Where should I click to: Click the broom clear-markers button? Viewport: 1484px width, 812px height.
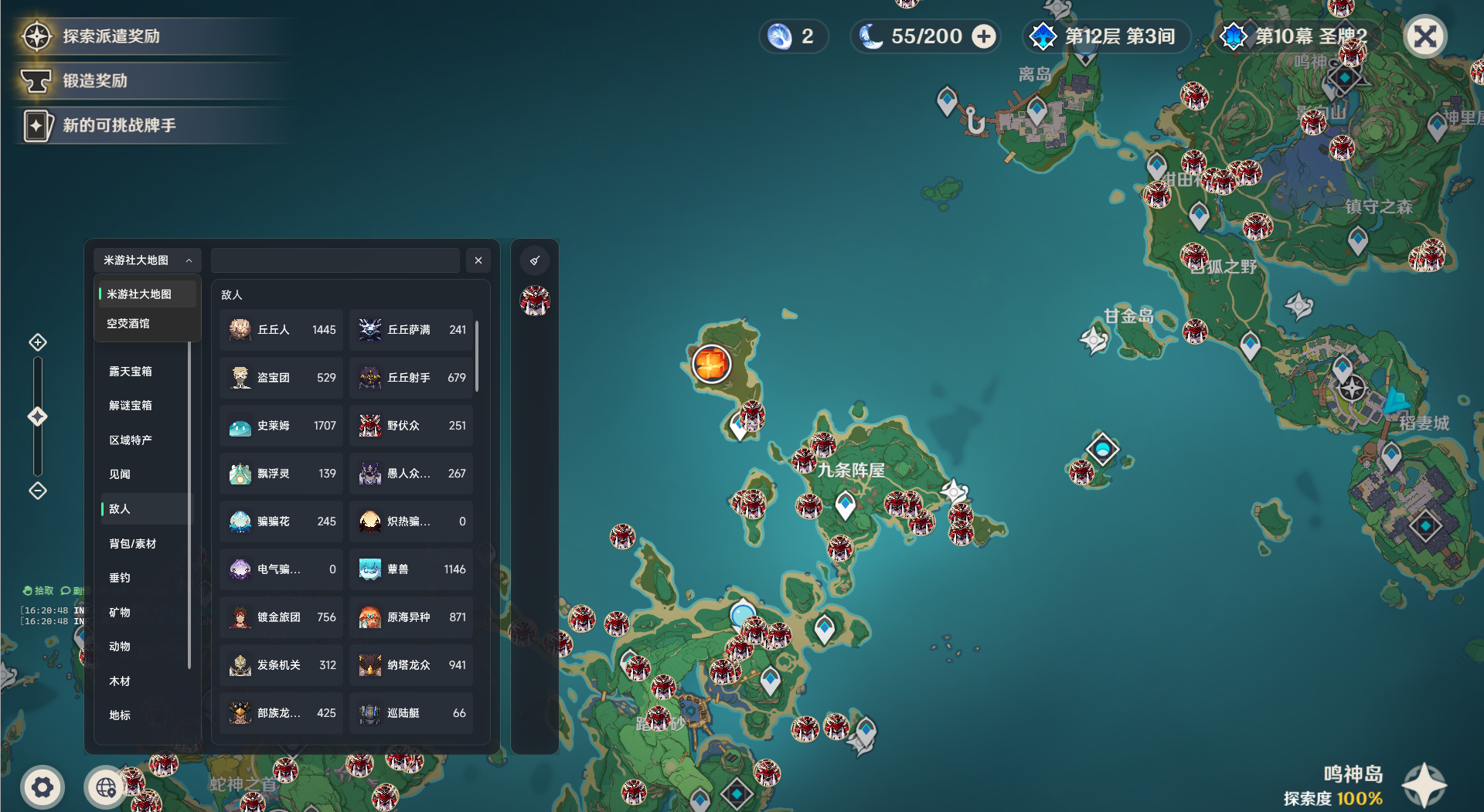click(x=535, y=260)
